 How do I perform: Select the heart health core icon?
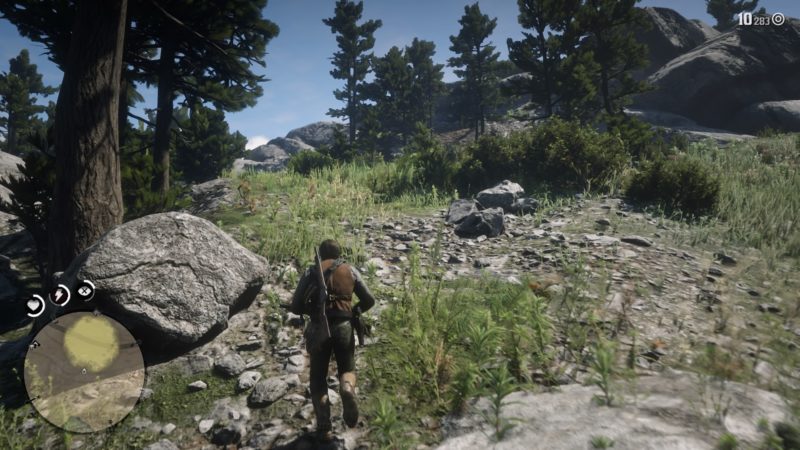[x=34, y=305]
